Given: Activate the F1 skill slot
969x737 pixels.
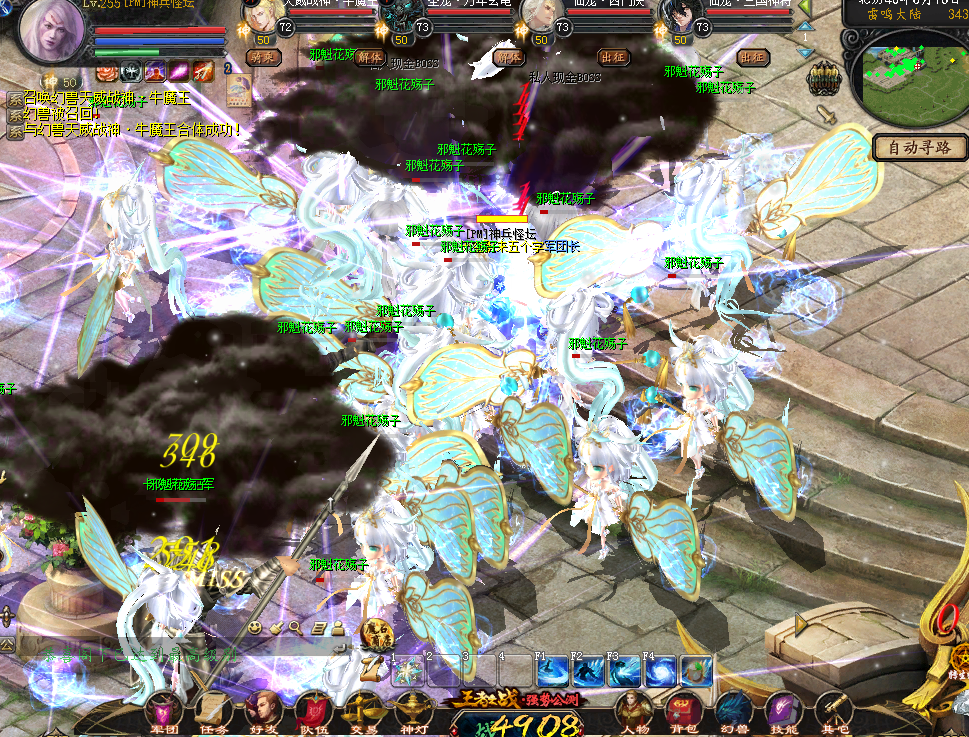Looking at the screenshot, I should (x=553, y=671).
